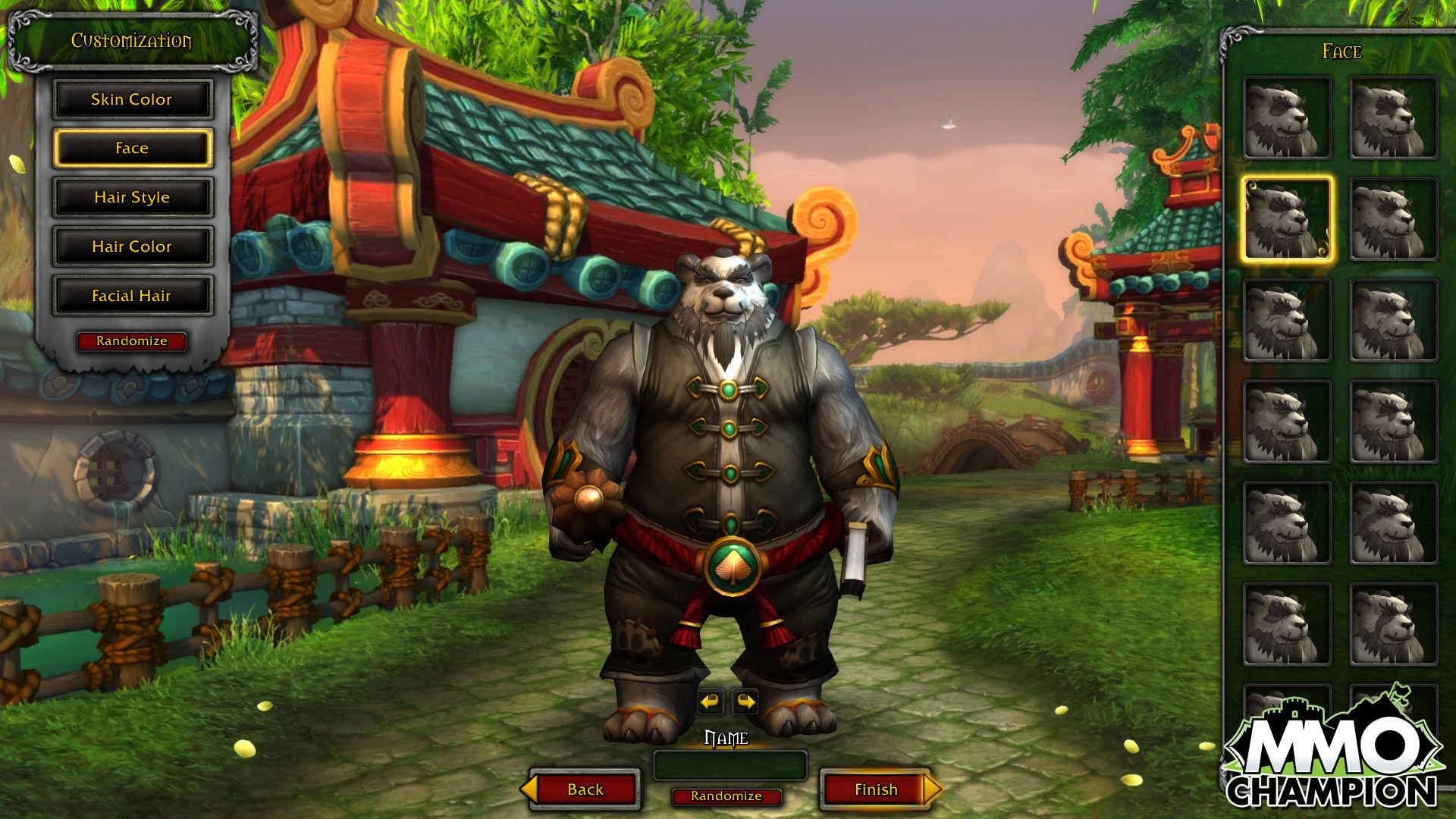Select the currently highlighted face thumbnail
The height and width of the screenshot is (819, 1456).
tap(1287, 219)
